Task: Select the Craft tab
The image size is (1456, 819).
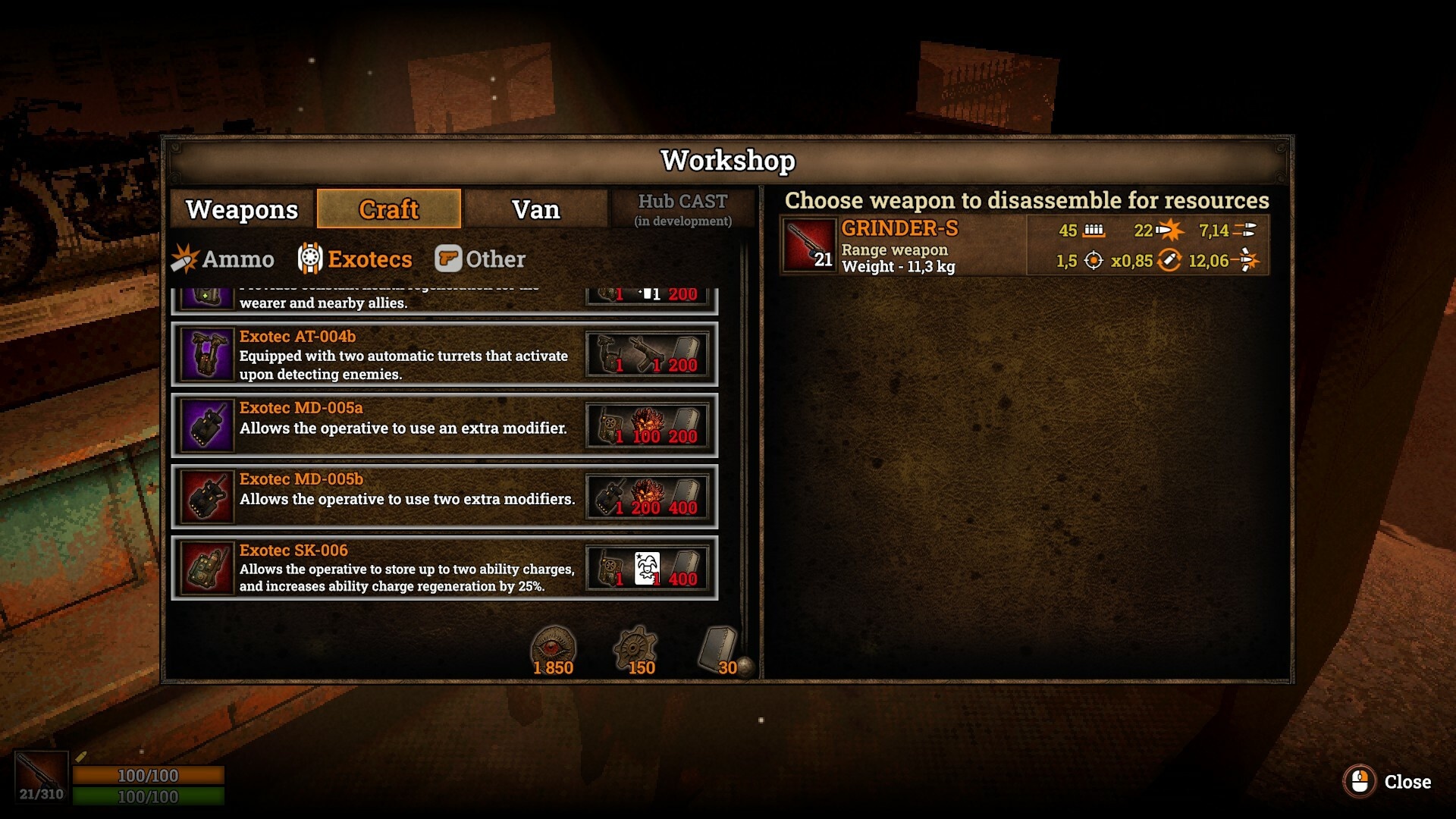Action: point(388,209)
